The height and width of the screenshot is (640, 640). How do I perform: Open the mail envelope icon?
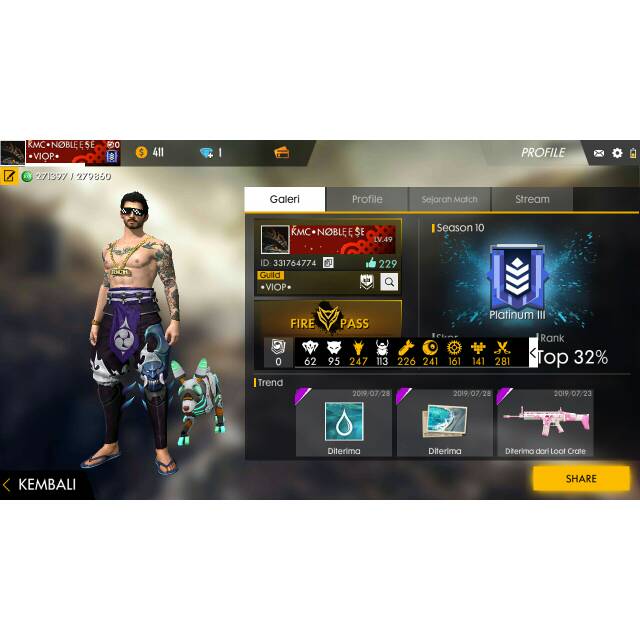click(x=599, y=153)
